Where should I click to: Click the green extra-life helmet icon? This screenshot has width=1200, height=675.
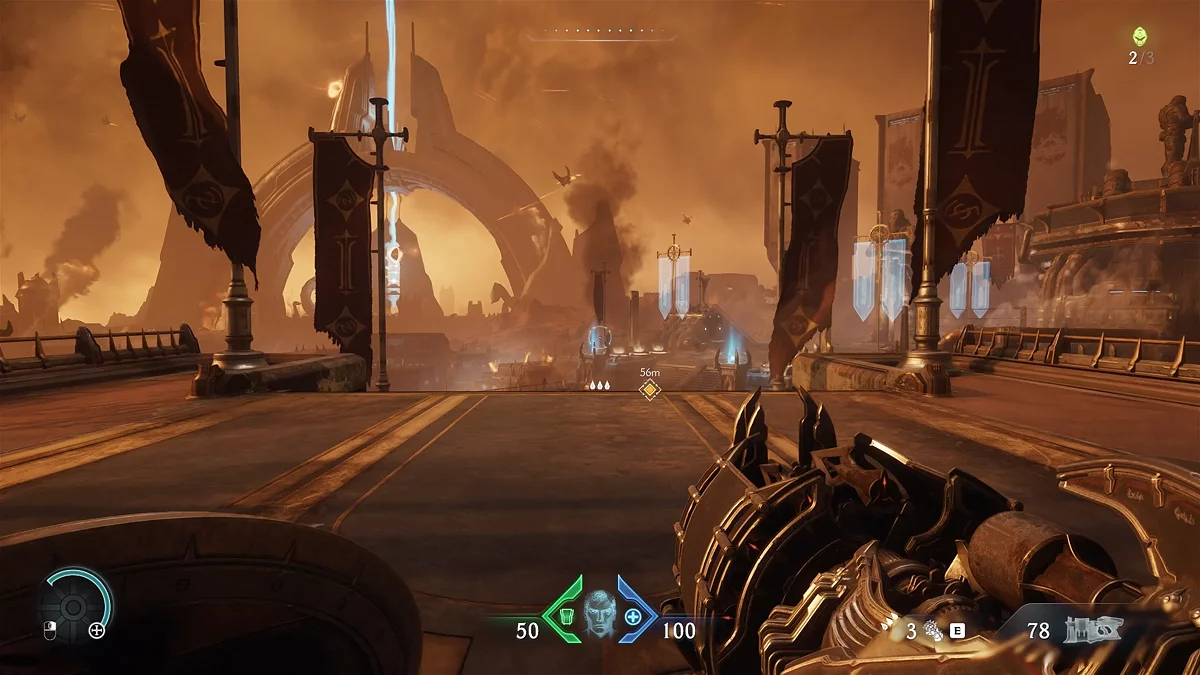(x=1140, y=36)
